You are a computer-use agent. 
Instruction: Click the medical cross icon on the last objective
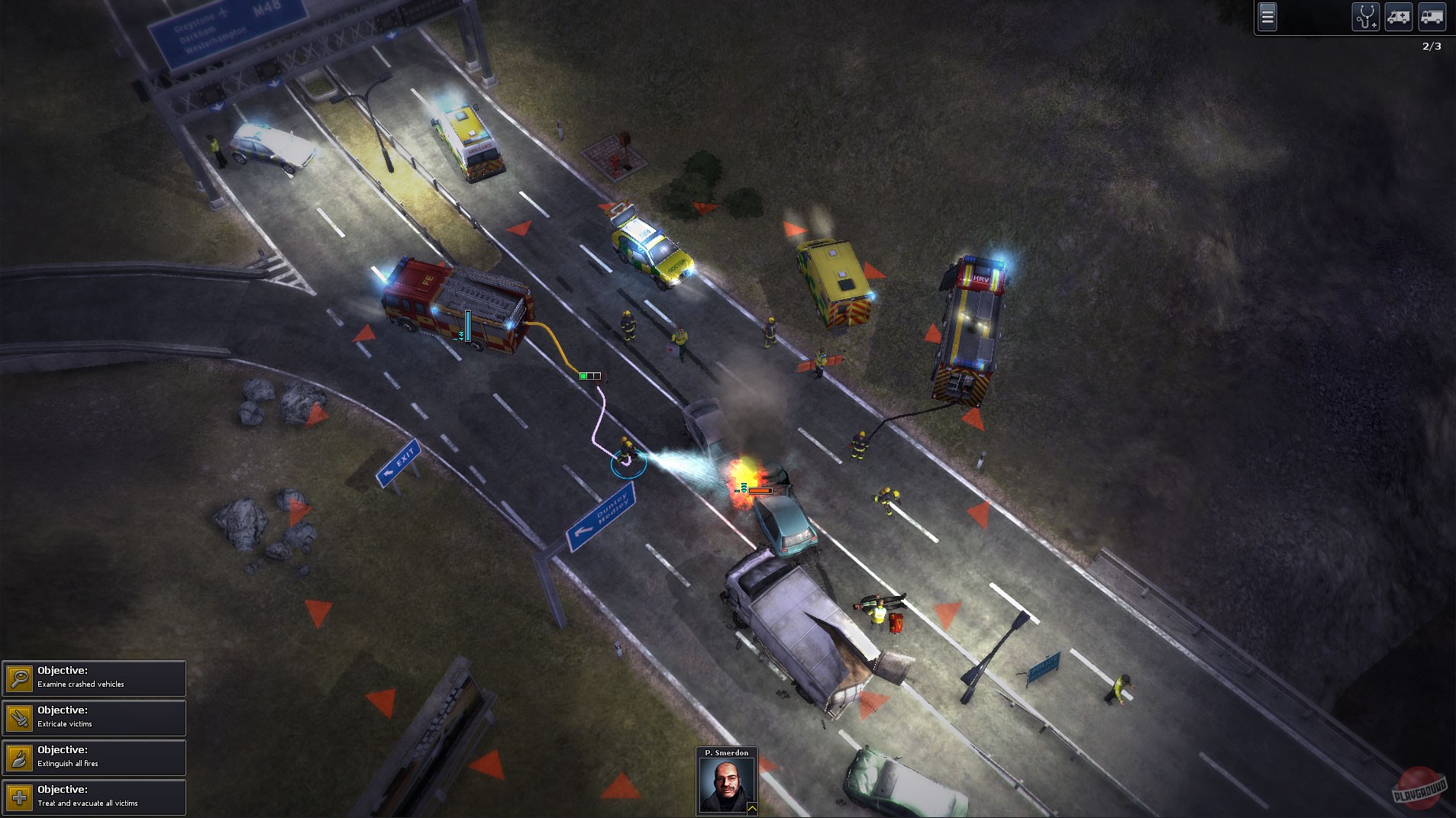(x=19, y=798)
